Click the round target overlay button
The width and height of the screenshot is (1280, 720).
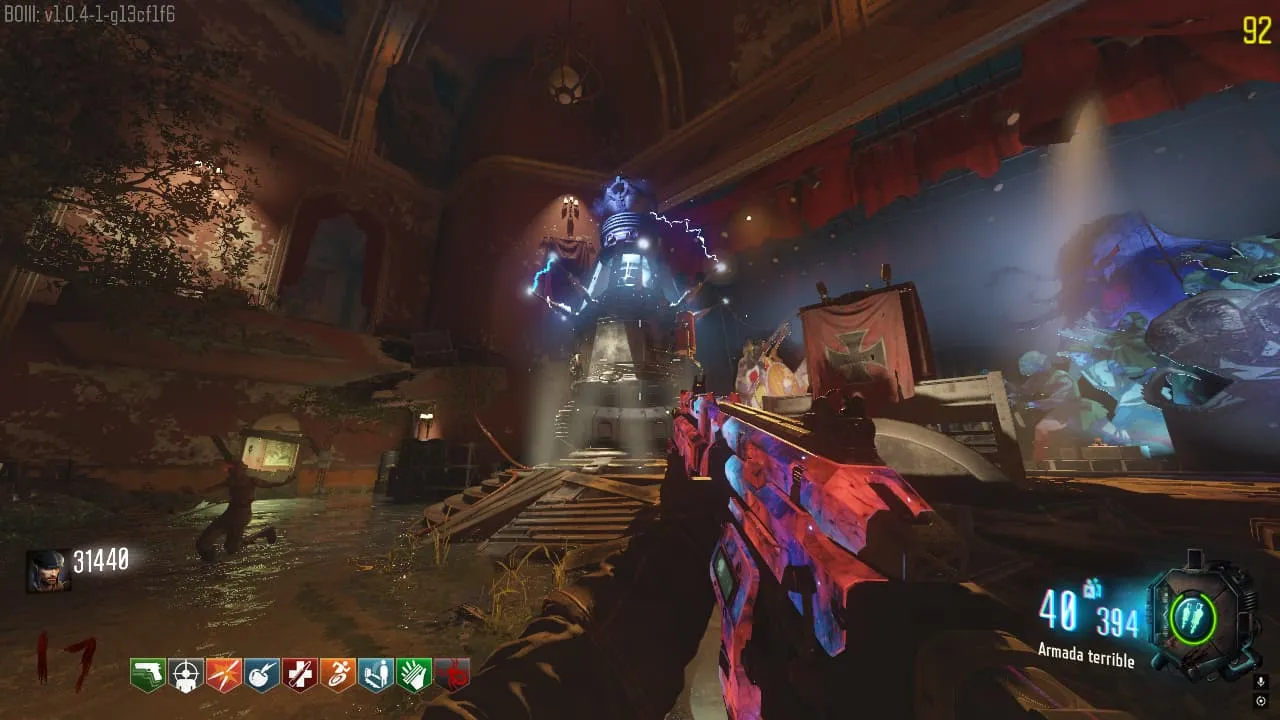tap(1260, 700)
